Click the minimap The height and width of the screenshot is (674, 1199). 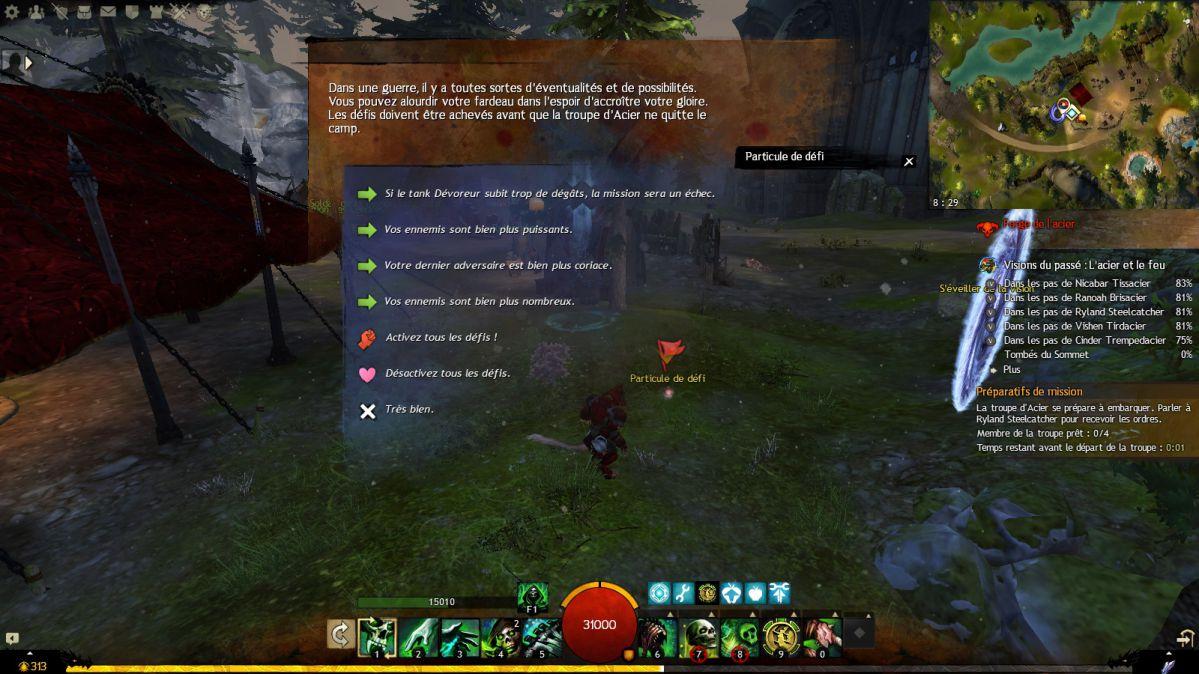[x=1064, y=103]
